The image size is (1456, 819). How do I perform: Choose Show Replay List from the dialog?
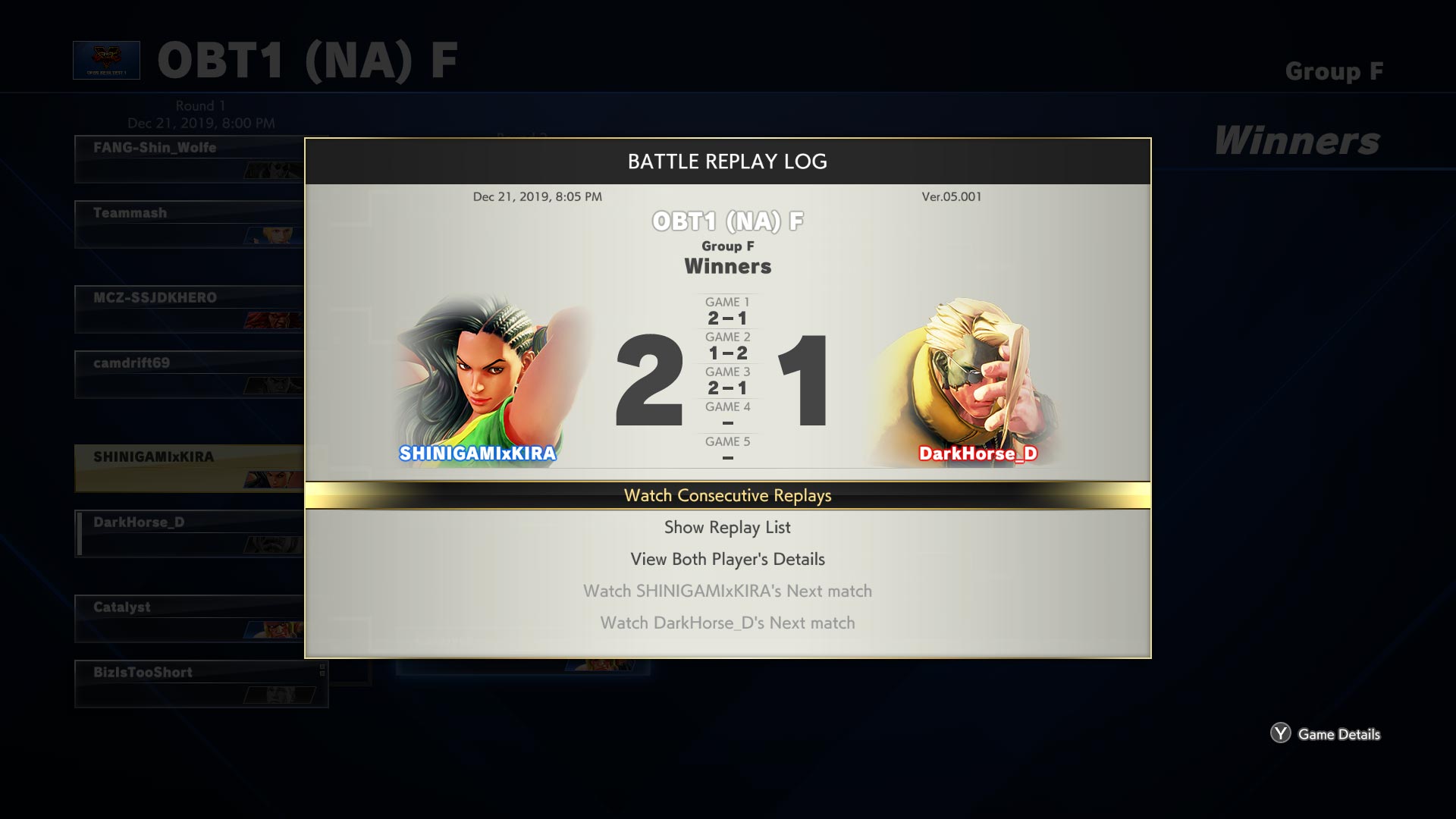tap(726, 527)
